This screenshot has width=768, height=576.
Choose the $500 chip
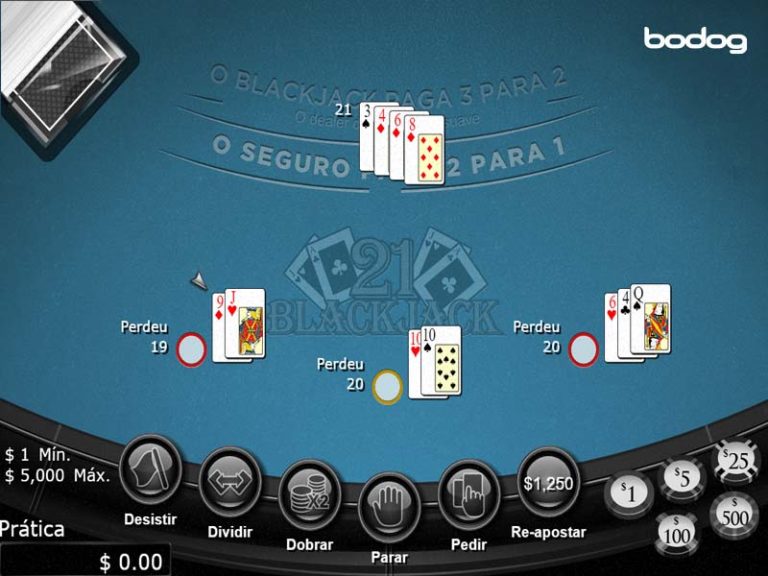[735, 514]
